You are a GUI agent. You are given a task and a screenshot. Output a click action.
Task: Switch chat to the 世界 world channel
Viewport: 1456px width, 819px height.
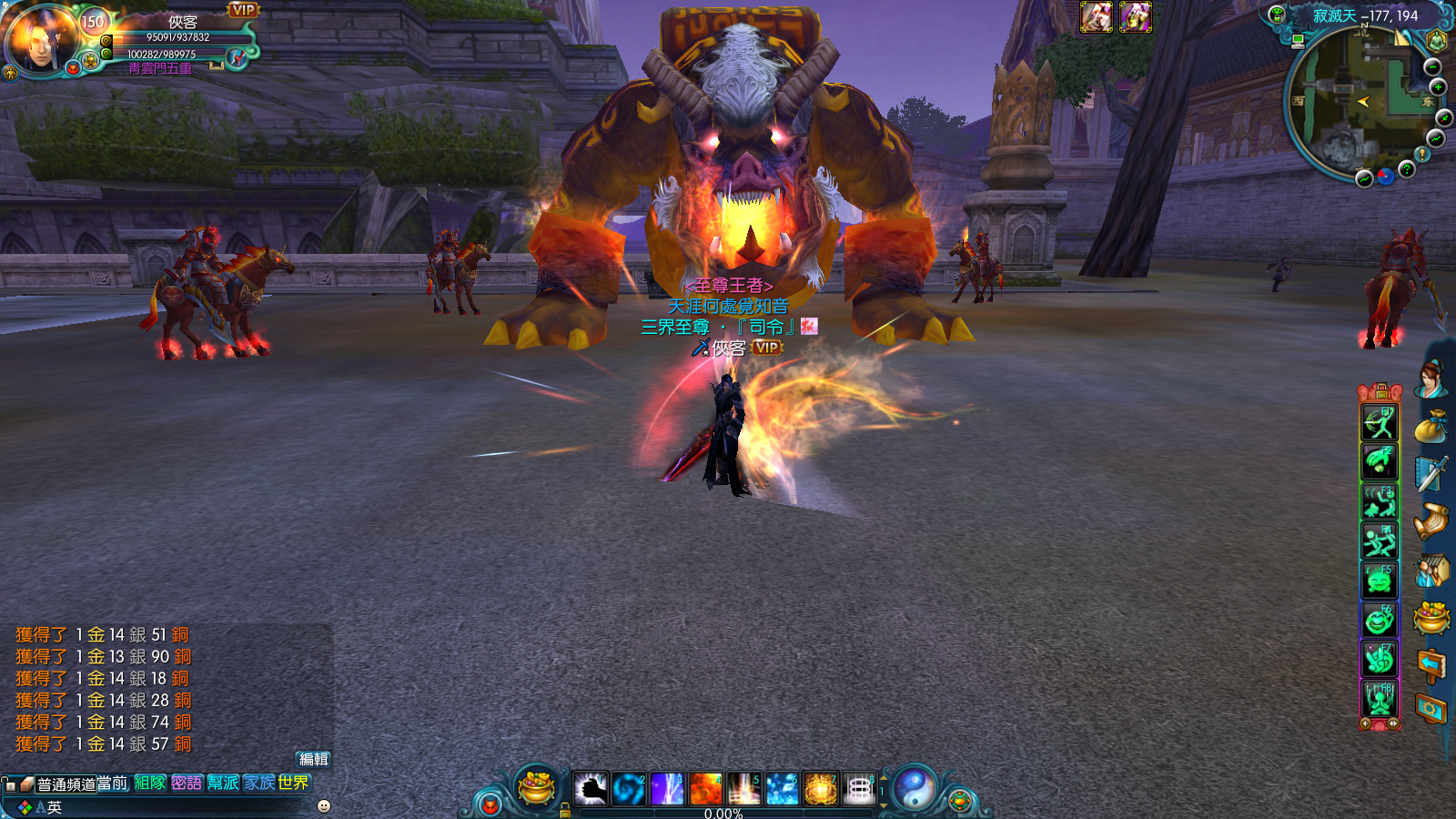[x=294, y=783]
